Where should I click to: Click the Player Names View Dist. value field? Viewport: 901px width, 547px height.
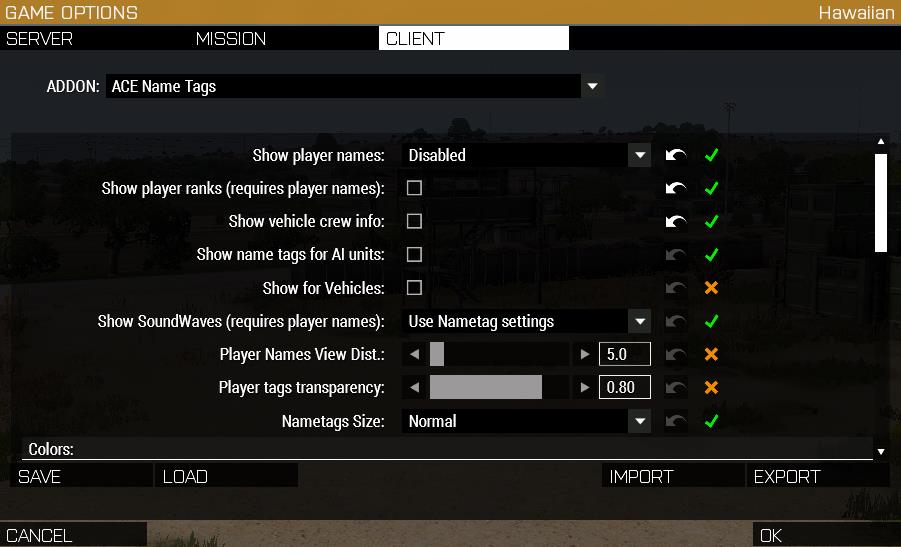pyautogui.click(x=624, y=354)
